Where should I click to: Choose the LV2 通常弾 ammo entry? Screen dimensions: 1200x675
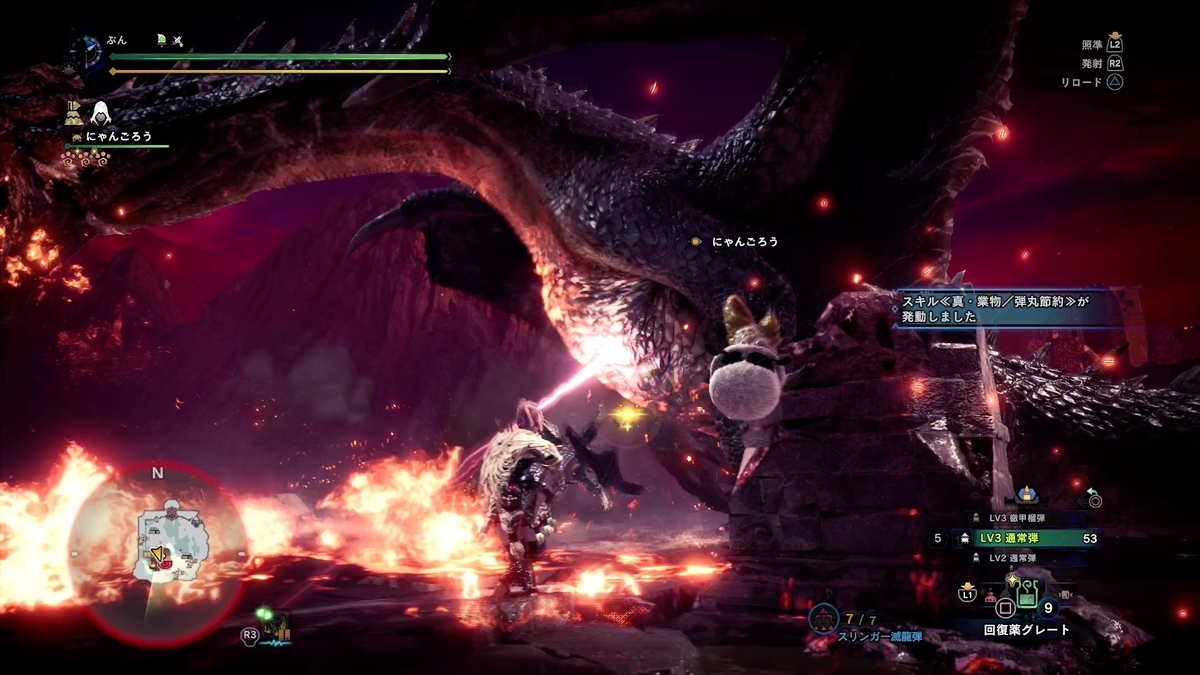pos(1018,558)
